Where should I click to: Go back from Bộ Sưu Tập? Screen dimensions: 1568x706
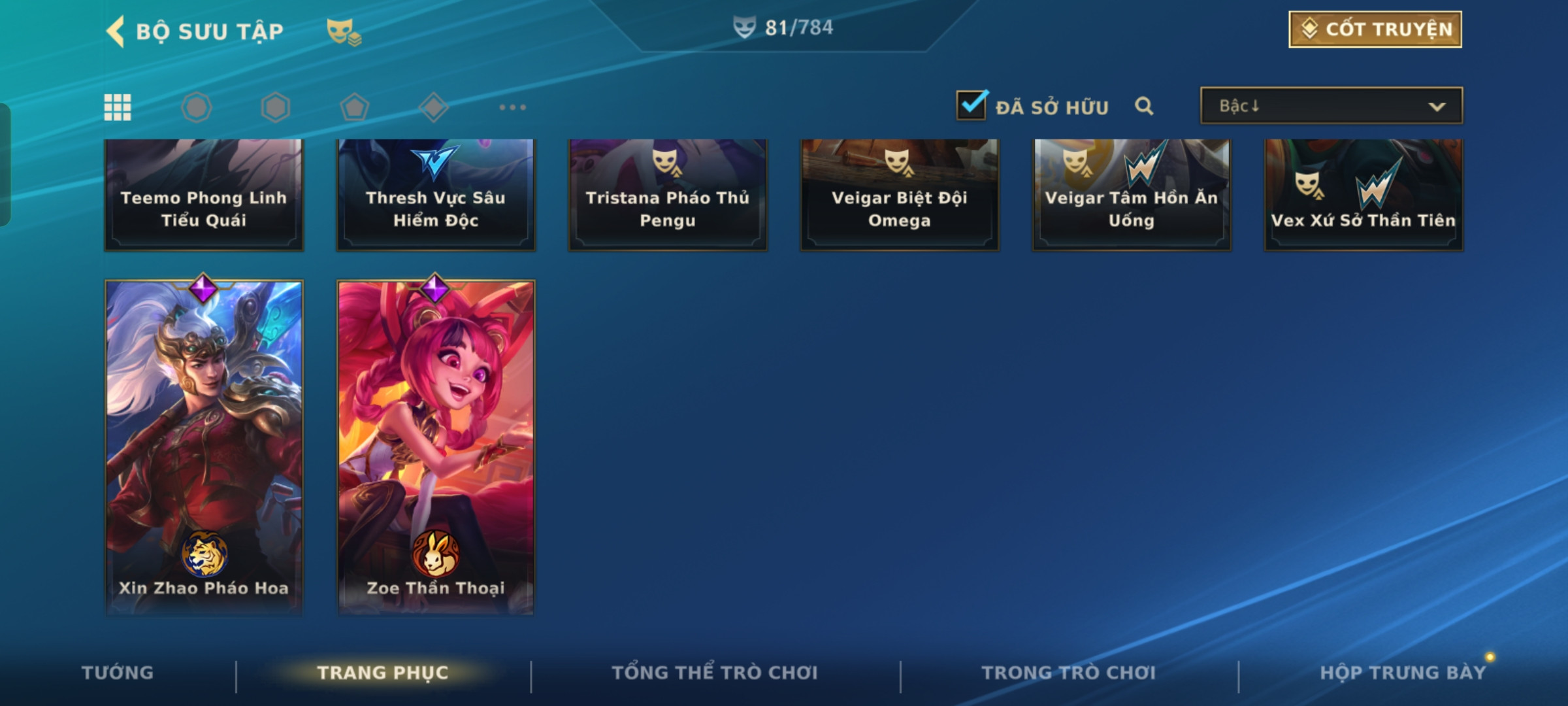coord(116,31)
